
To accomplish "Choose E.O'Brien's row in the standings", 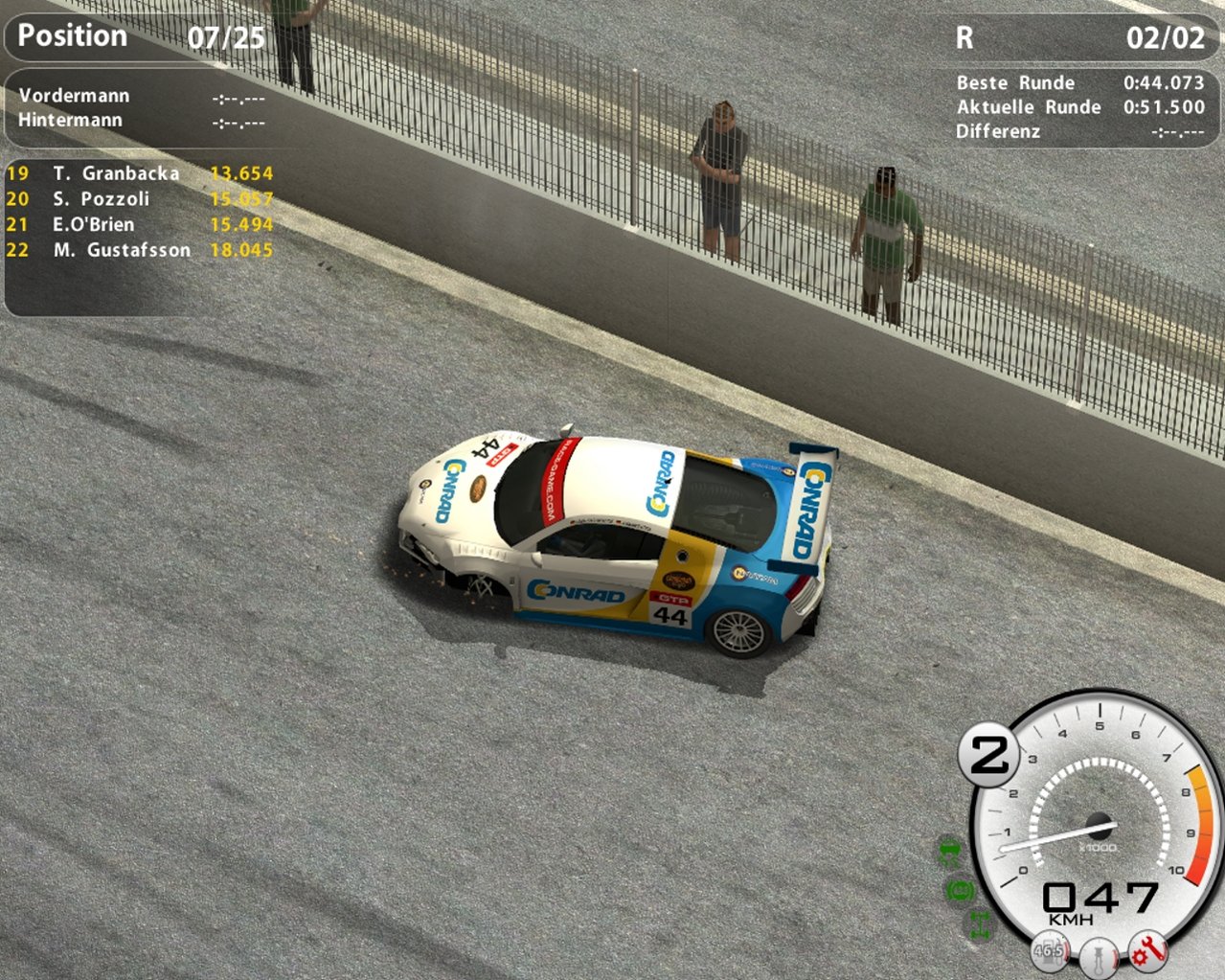I will point(93,224).
